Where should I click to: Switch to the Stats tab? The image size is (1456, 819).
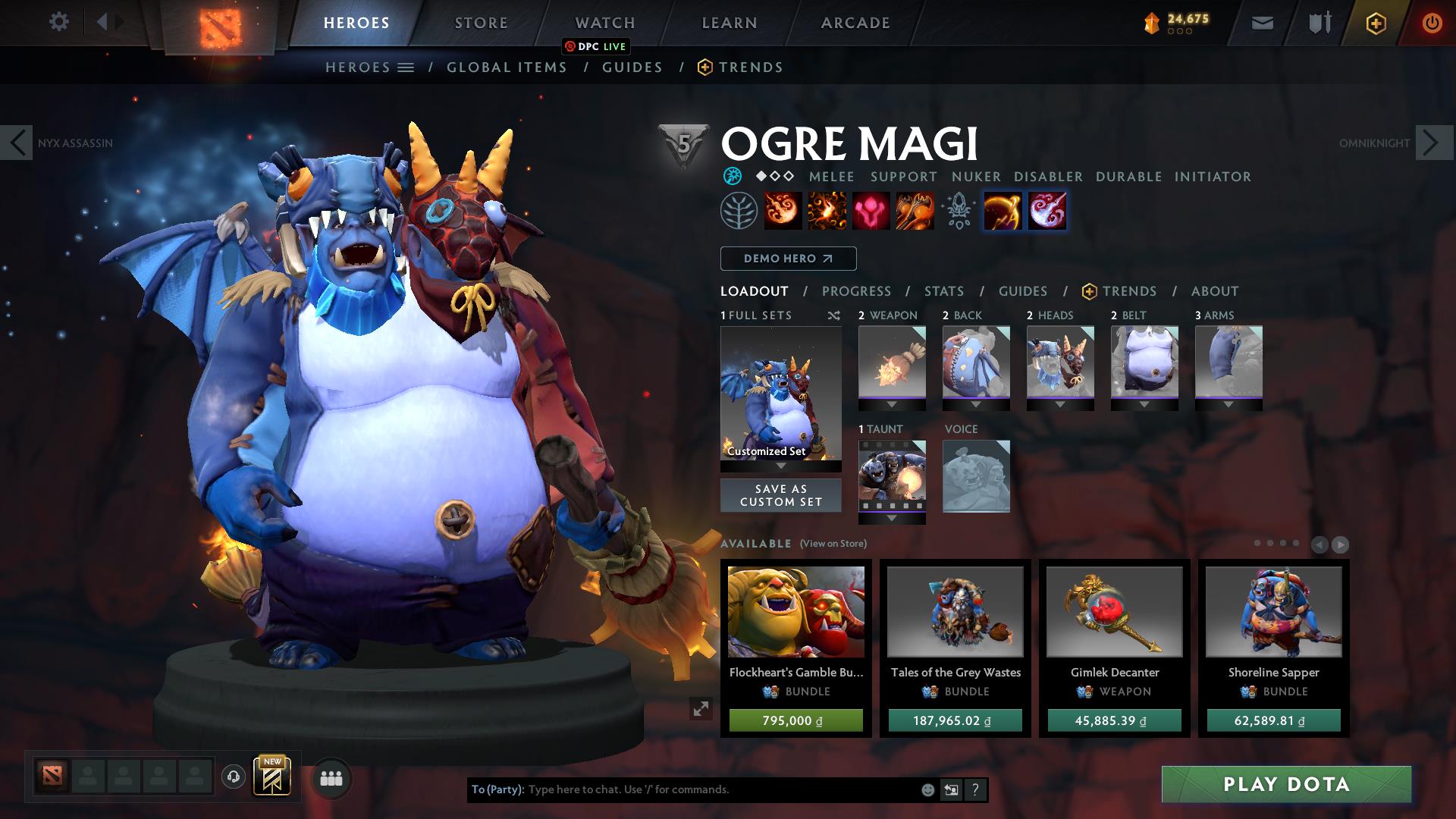pyautogui.click(x=943, y=291)
